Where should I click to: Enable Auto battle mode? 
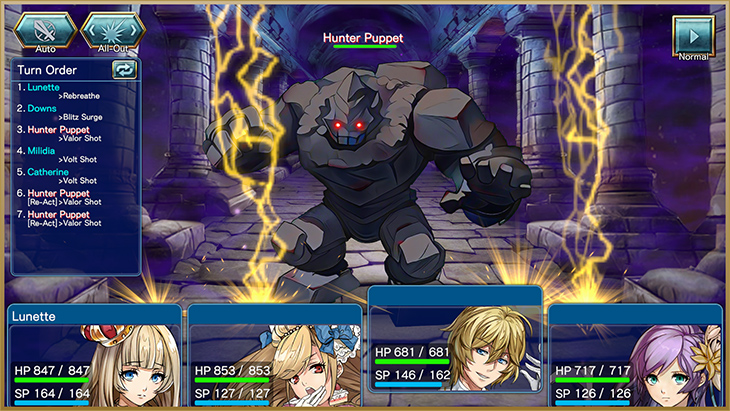(x=44, y=31)
